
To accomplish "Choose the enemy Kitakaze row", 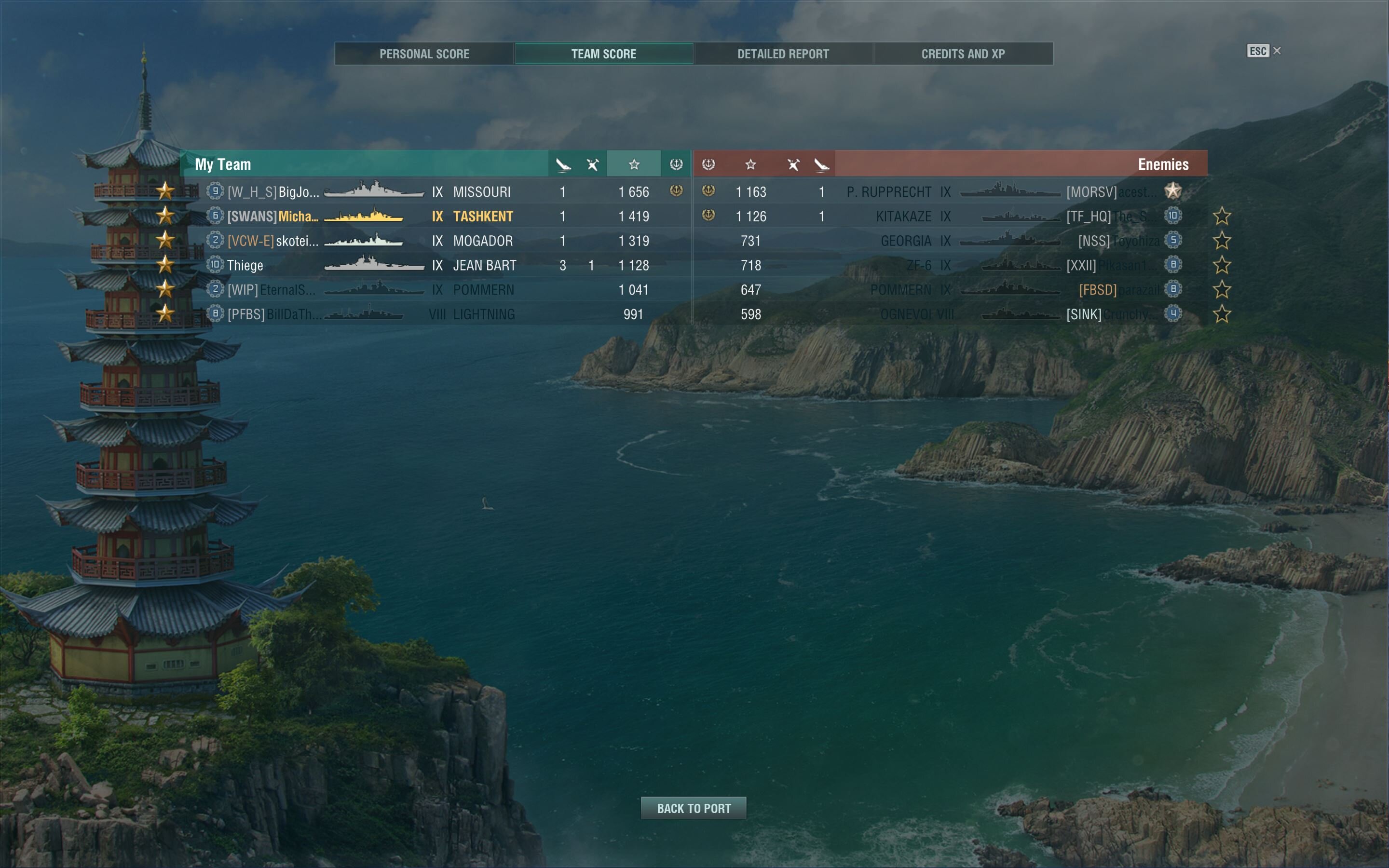I will pyautogui.click(x=947, y=217).
